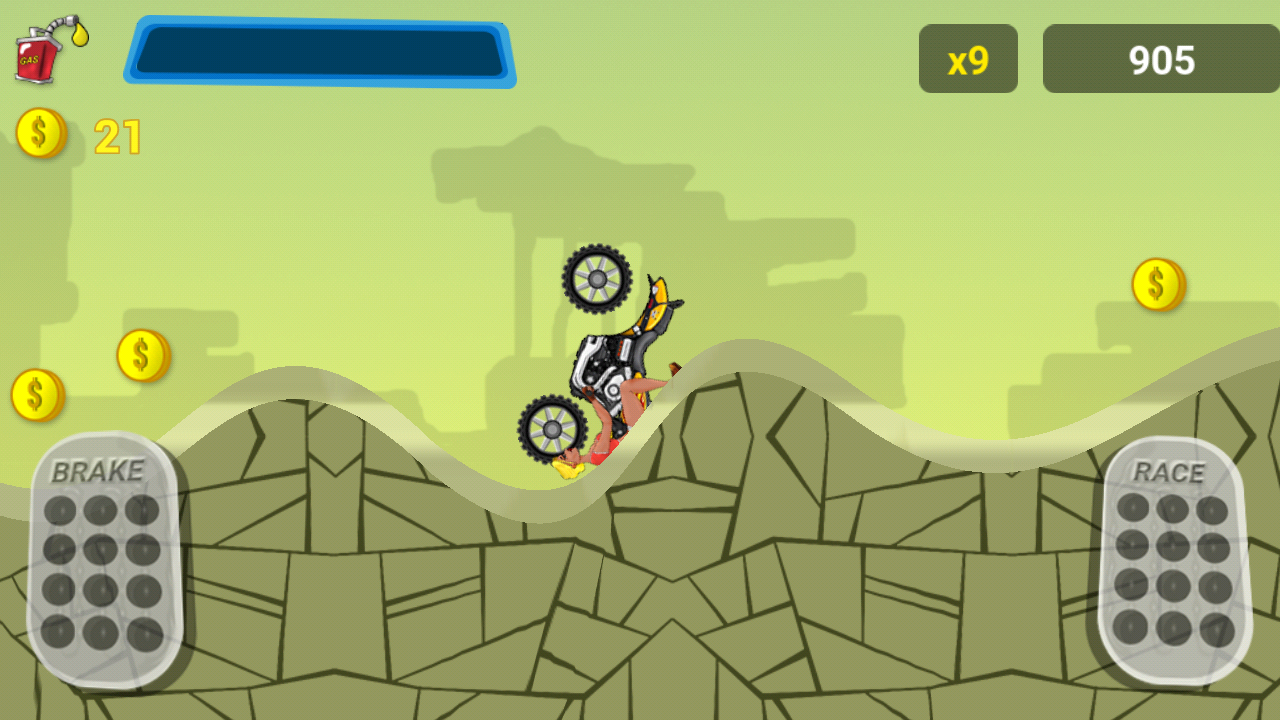
Task: Tap the x9 distance counter panel
Action: 967,59
